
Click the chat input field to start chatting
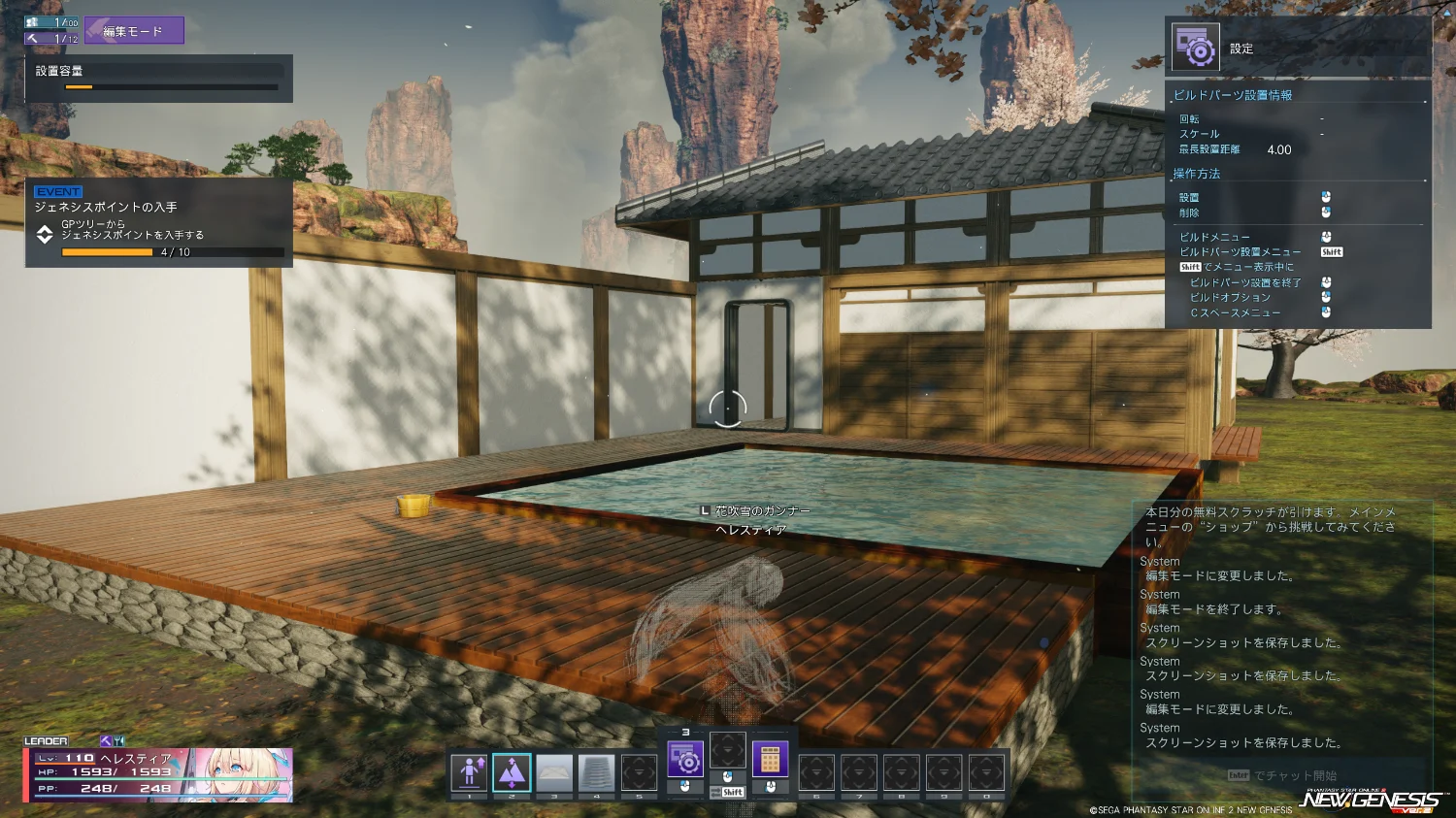tap(1282, 775)
